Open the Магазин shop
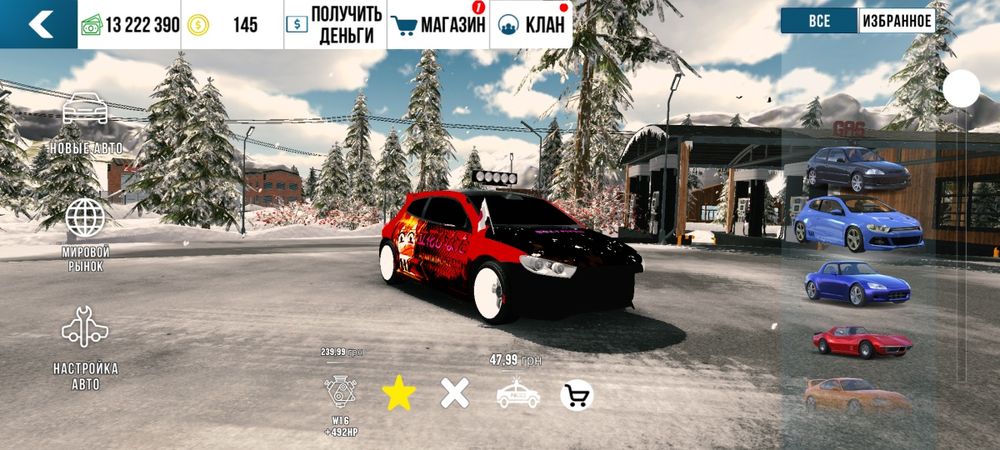 437,25
